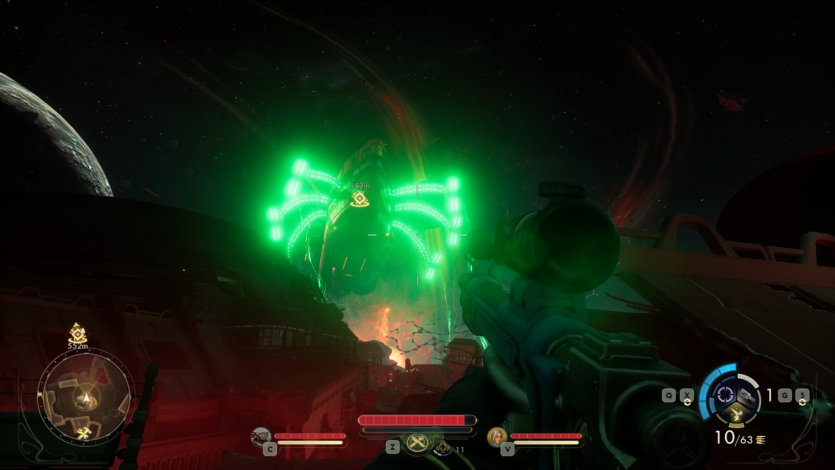The image size is (835, 470).
Task: Click the objective marker above the minimap
Action: pos(77,331)
